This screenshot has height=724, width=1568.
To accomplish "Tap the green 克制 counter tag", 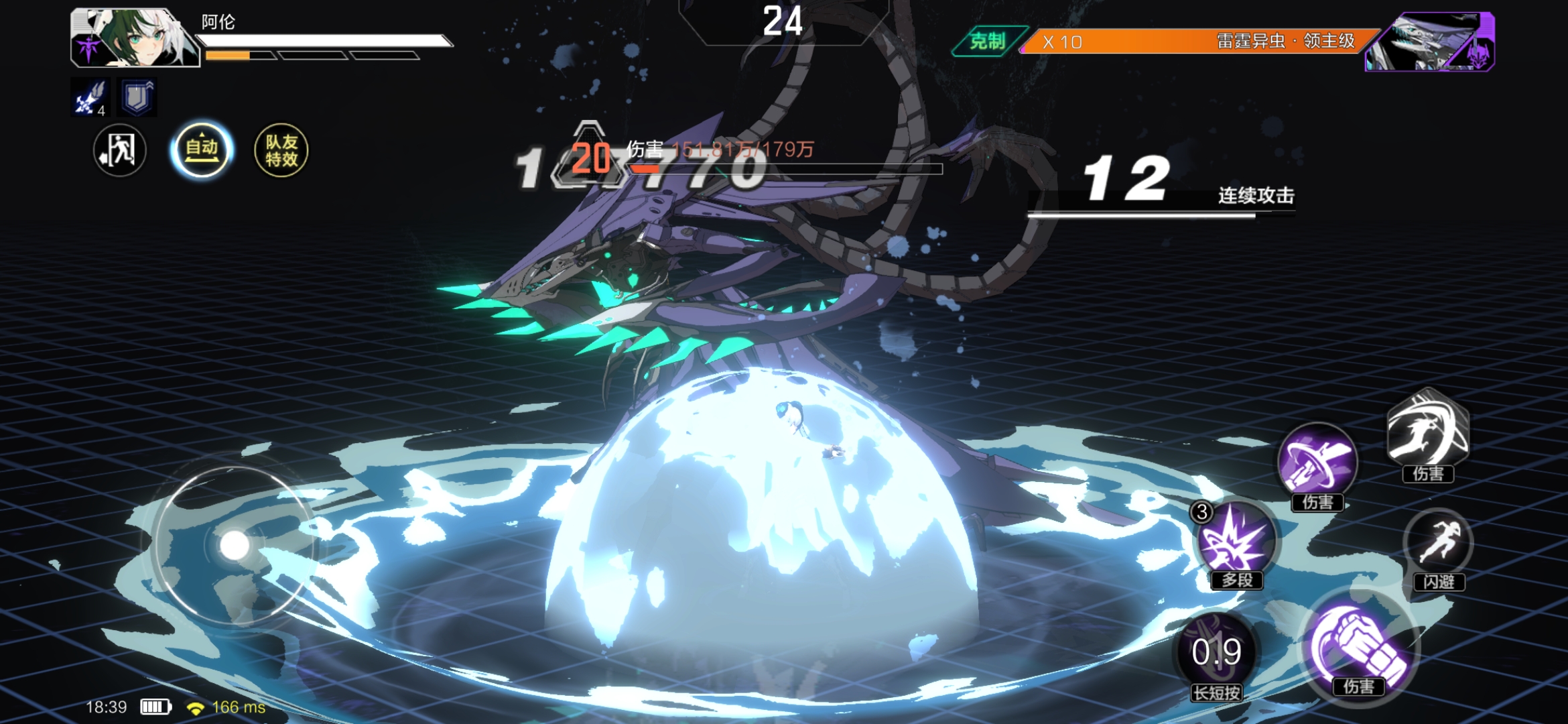I will [x=988, y=42].
